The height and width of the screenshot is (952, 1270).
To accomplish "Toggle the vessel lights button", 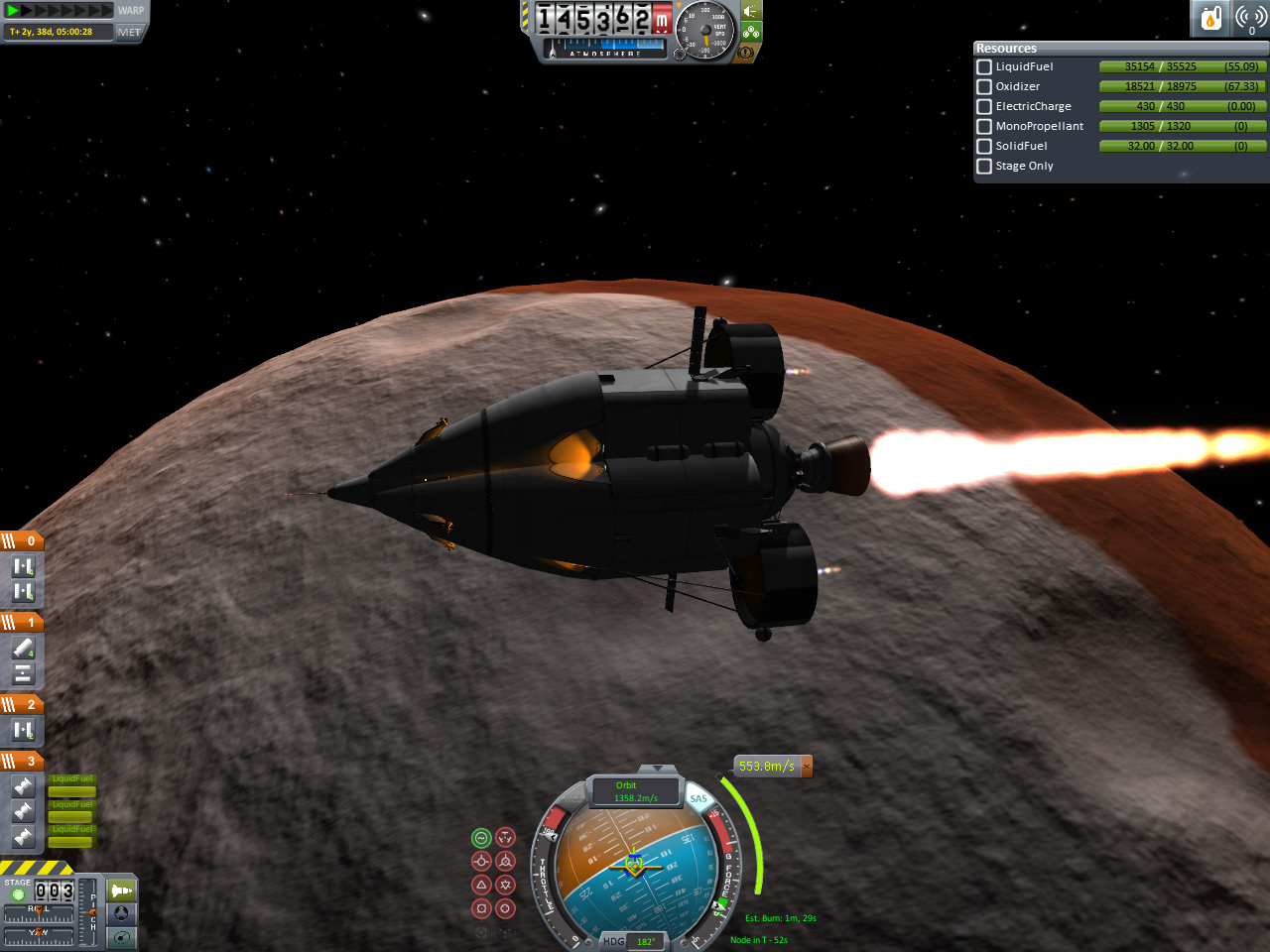I will [x=751, y=11].
